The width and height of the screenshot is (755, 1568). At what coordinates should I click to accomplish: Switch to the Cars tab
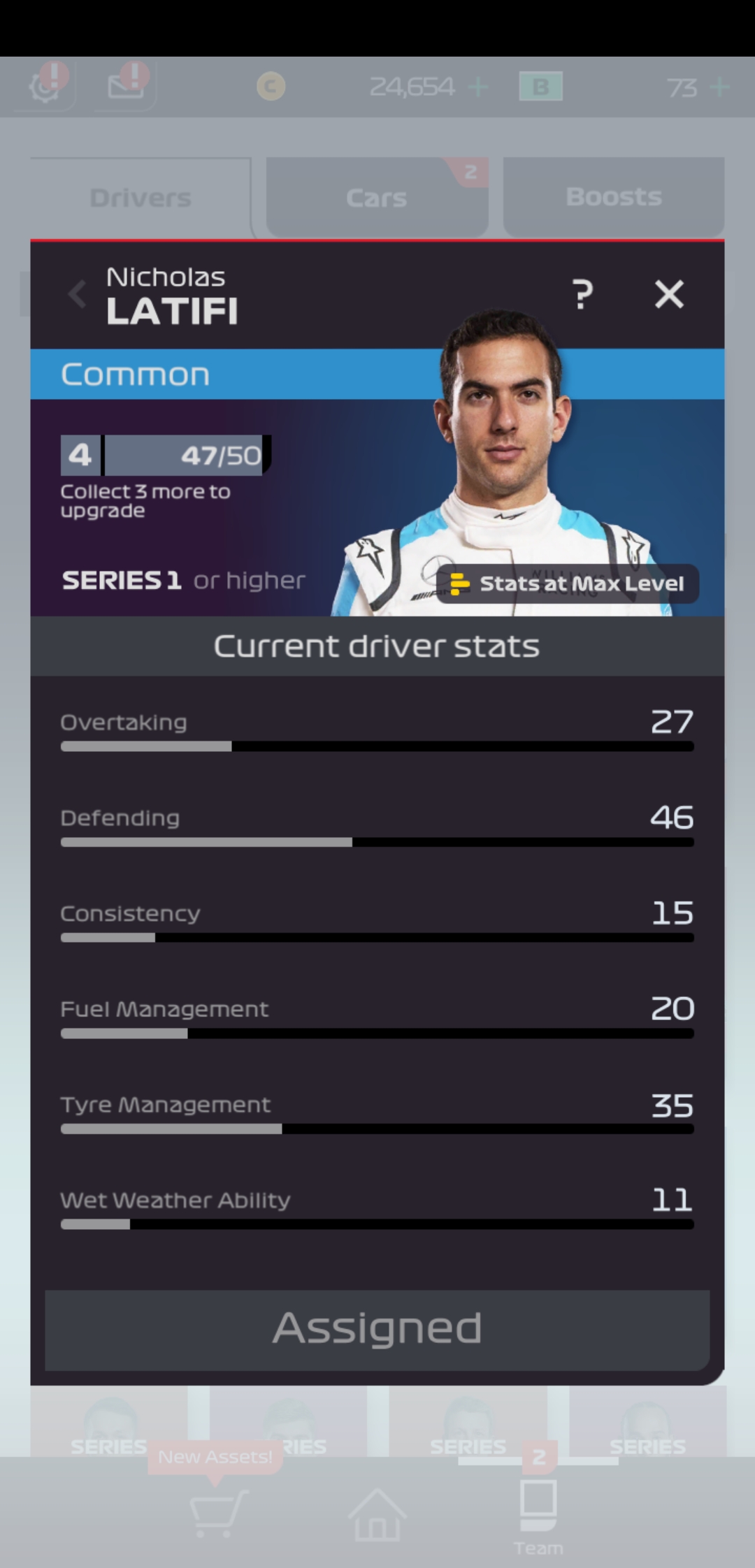pyautogui.click(x=377, y=198)
